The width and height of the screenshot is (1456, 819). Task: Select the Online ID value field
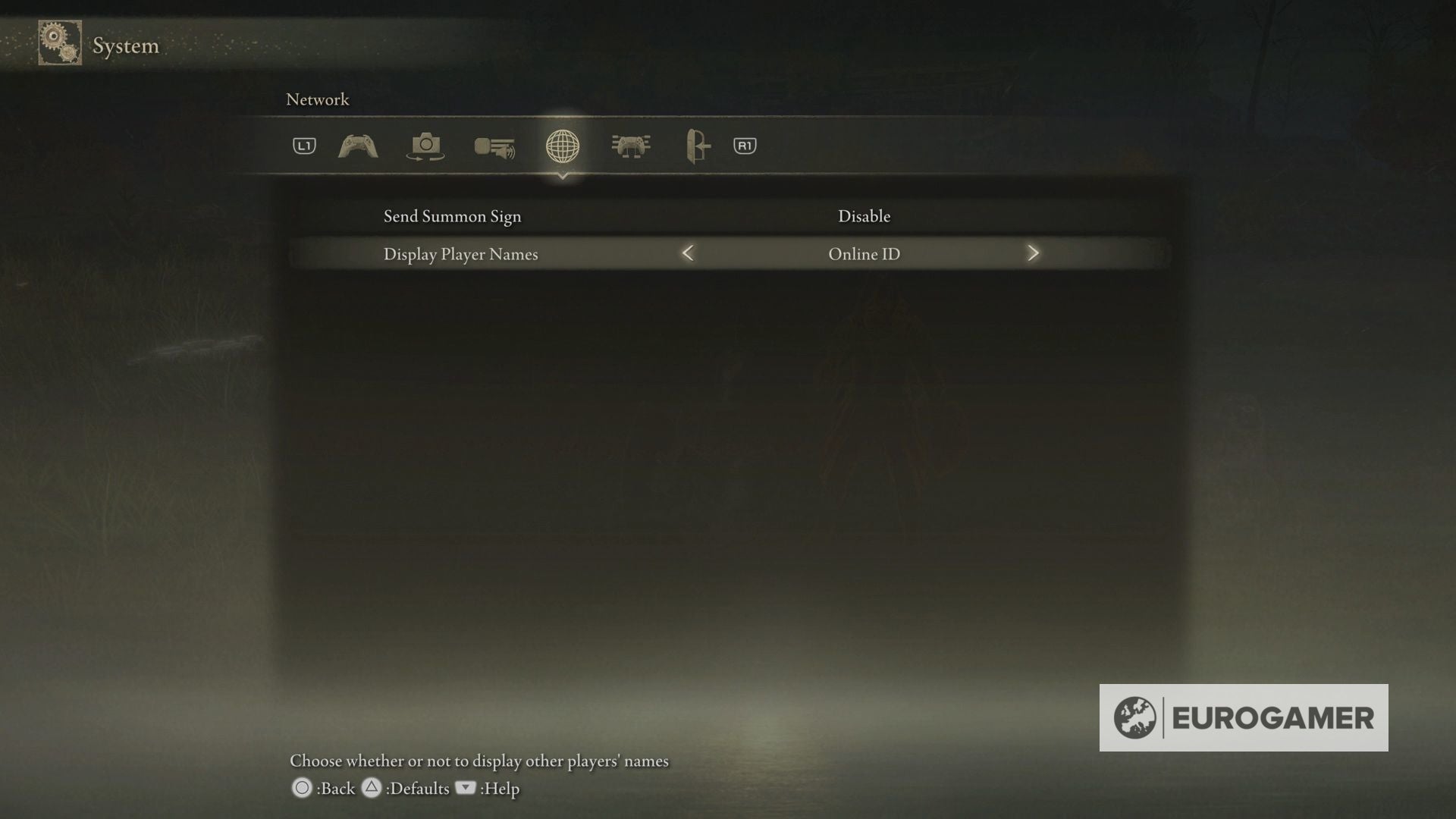[x=864, y=254]
